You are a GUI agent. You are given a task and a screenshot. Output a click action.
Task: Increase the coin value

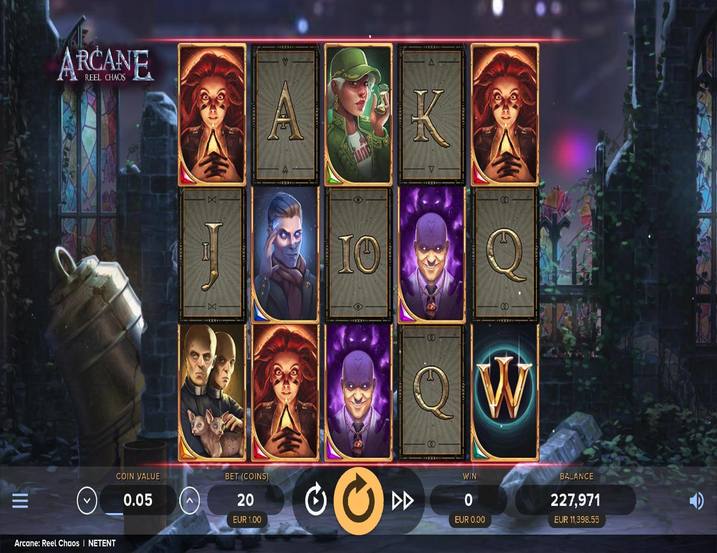(x=188, y=500)
